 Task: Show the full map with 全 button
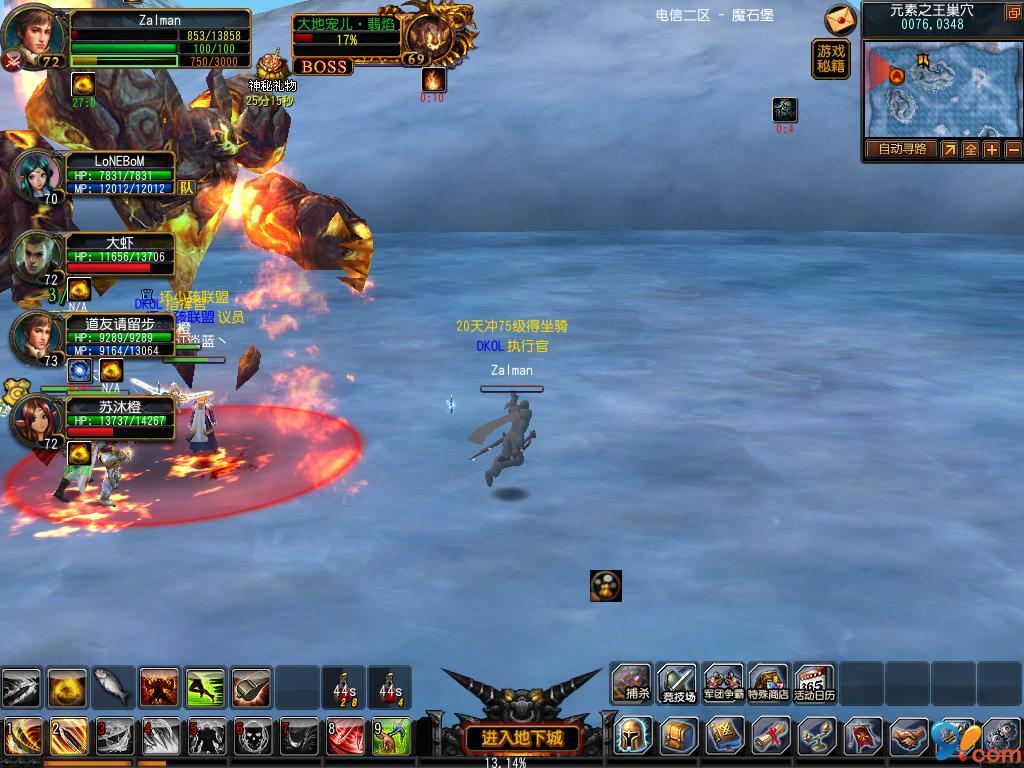pos(970,150)
